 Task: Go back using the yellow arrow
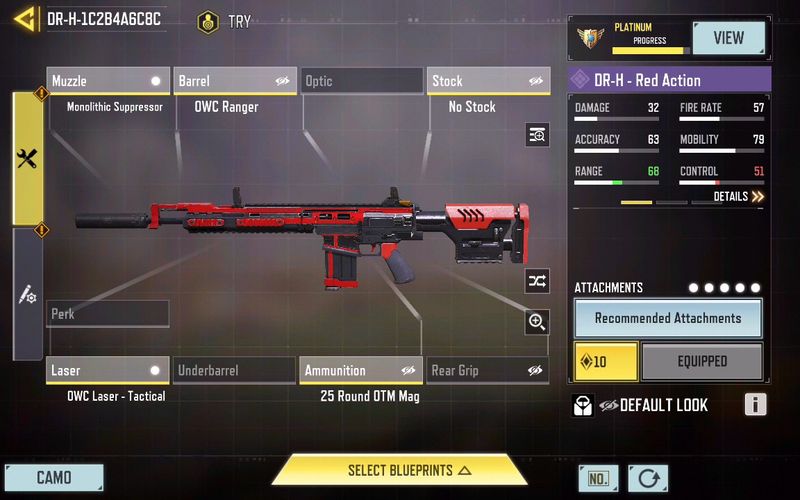(25, 18)
